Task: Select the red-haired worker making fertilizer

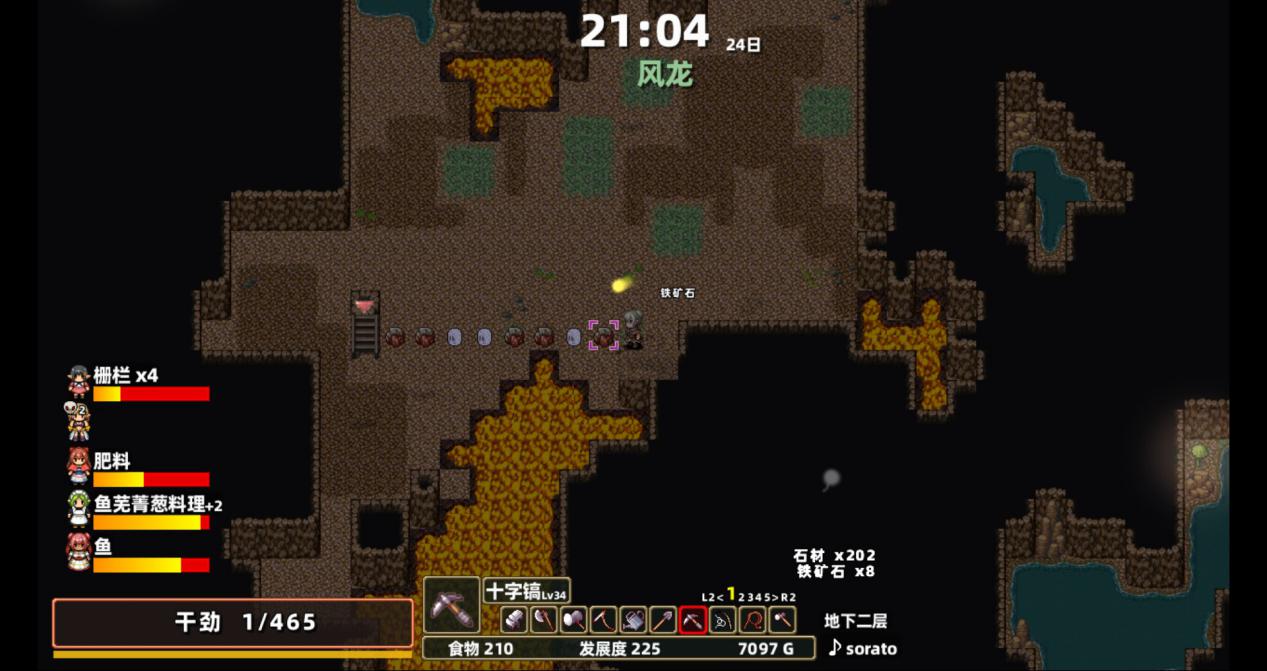Action: [x=78, y=466]
